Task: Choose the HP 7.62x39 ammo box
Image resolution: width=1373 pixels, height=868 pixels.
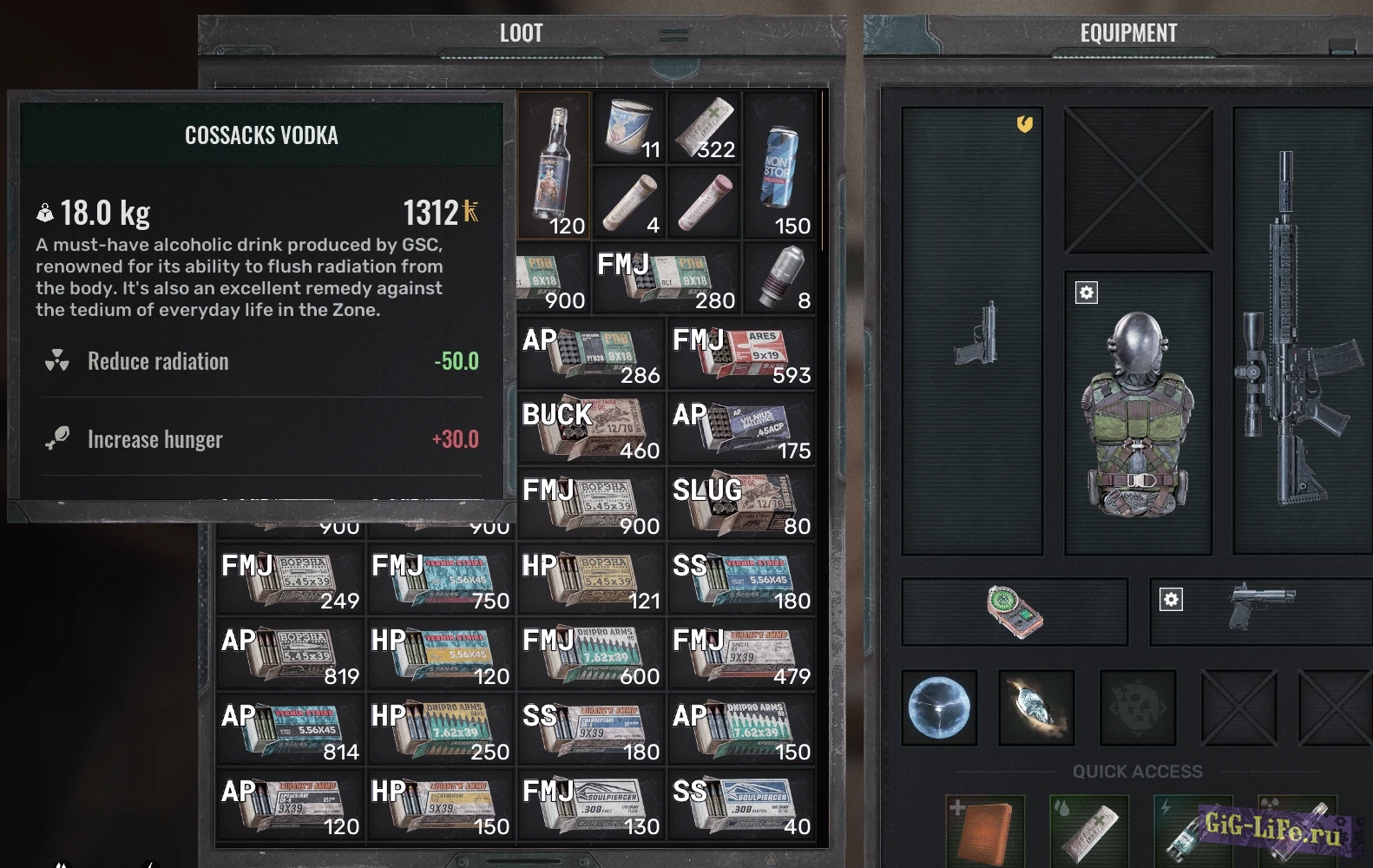Action: 441,730
